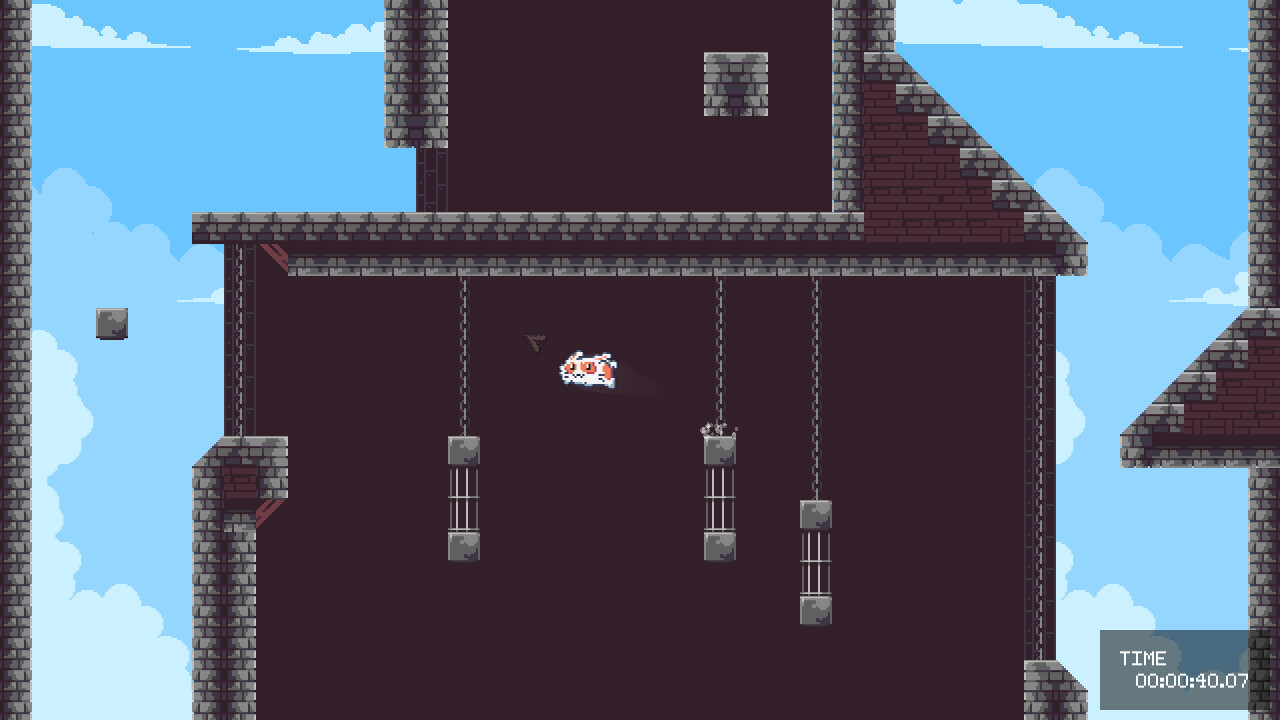Select the leftmost hanging cage platform
The height and width of the screenshot is (720, 1280).
tap(462, 500)
